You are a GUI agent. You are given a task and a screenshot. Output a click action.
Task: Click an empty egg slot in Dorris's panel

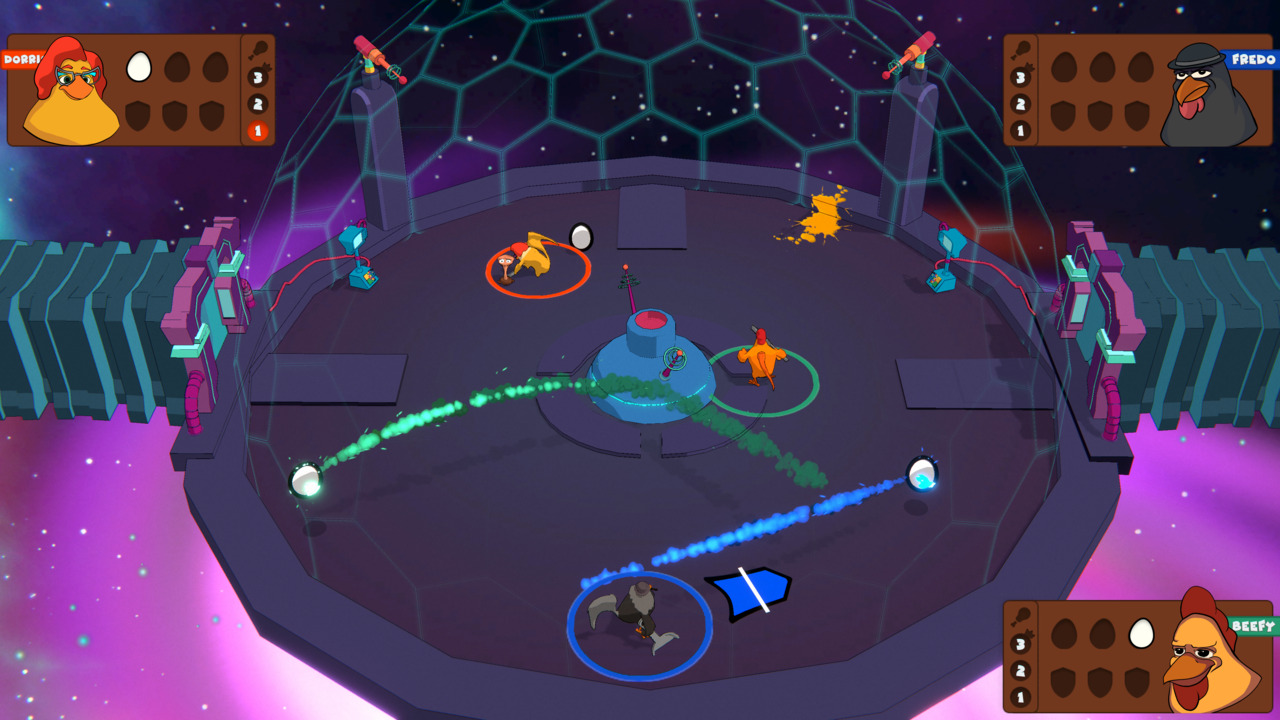tap(175, 67)
